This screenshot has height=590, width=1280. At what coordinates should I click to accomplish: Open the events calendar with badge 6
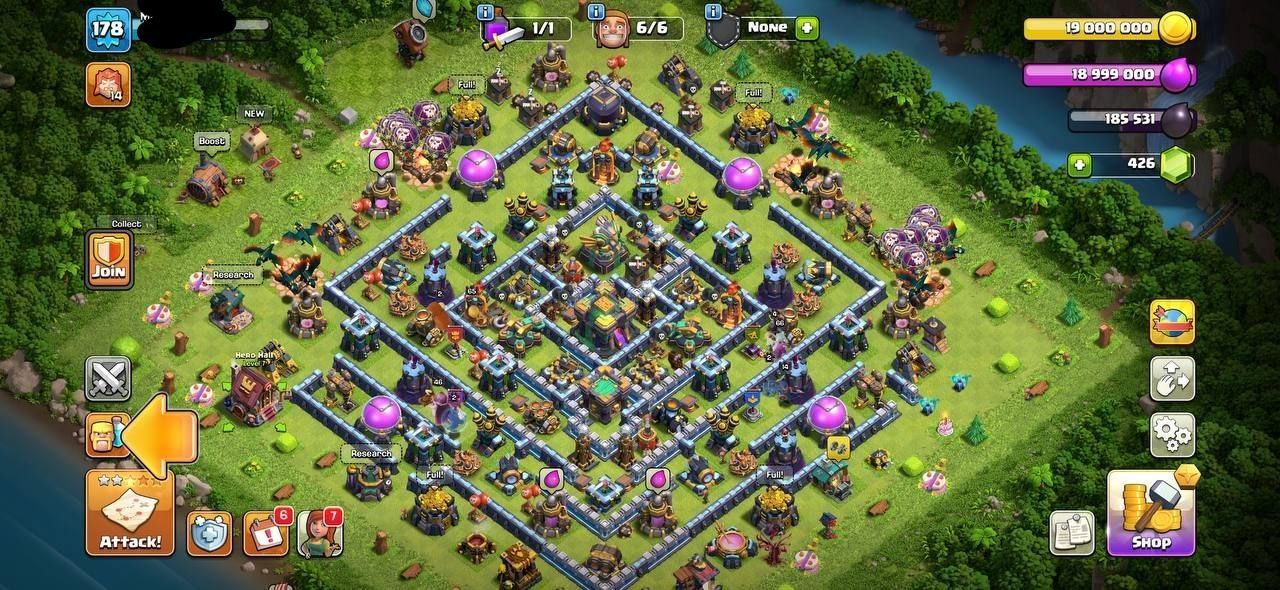(x=266, y=533)
